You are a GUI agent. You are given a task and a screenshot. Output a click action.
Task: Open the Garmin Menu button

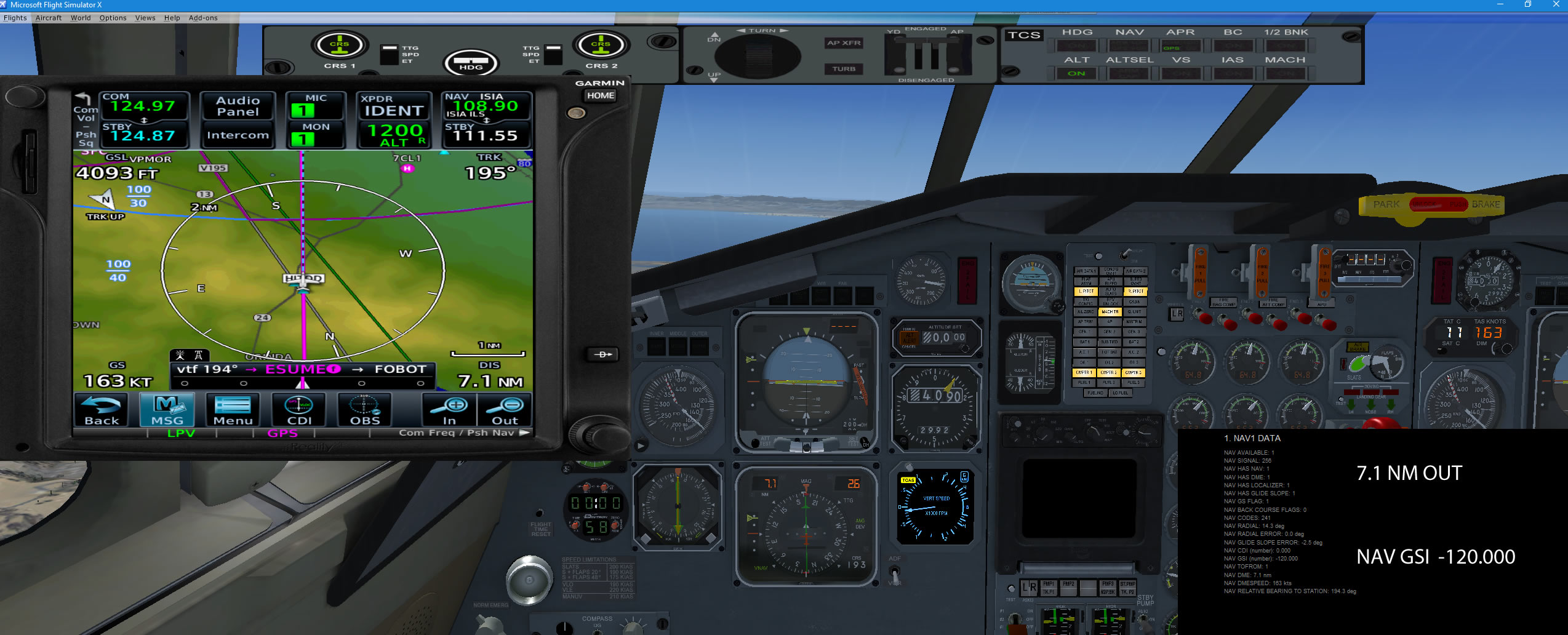tap(233, 410)
